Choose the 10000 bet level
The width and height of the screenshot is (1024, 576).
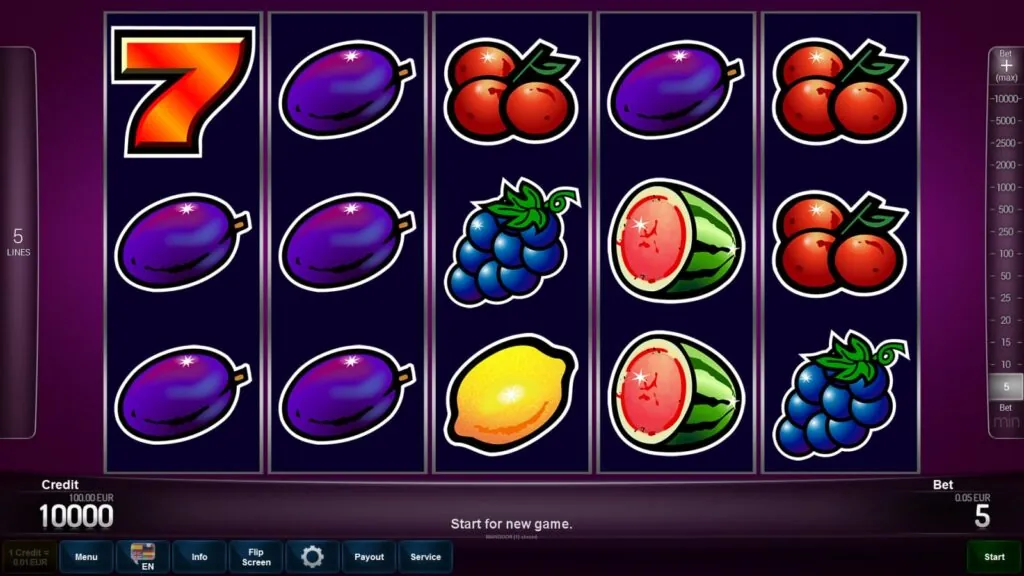(x=1005, y=99)
